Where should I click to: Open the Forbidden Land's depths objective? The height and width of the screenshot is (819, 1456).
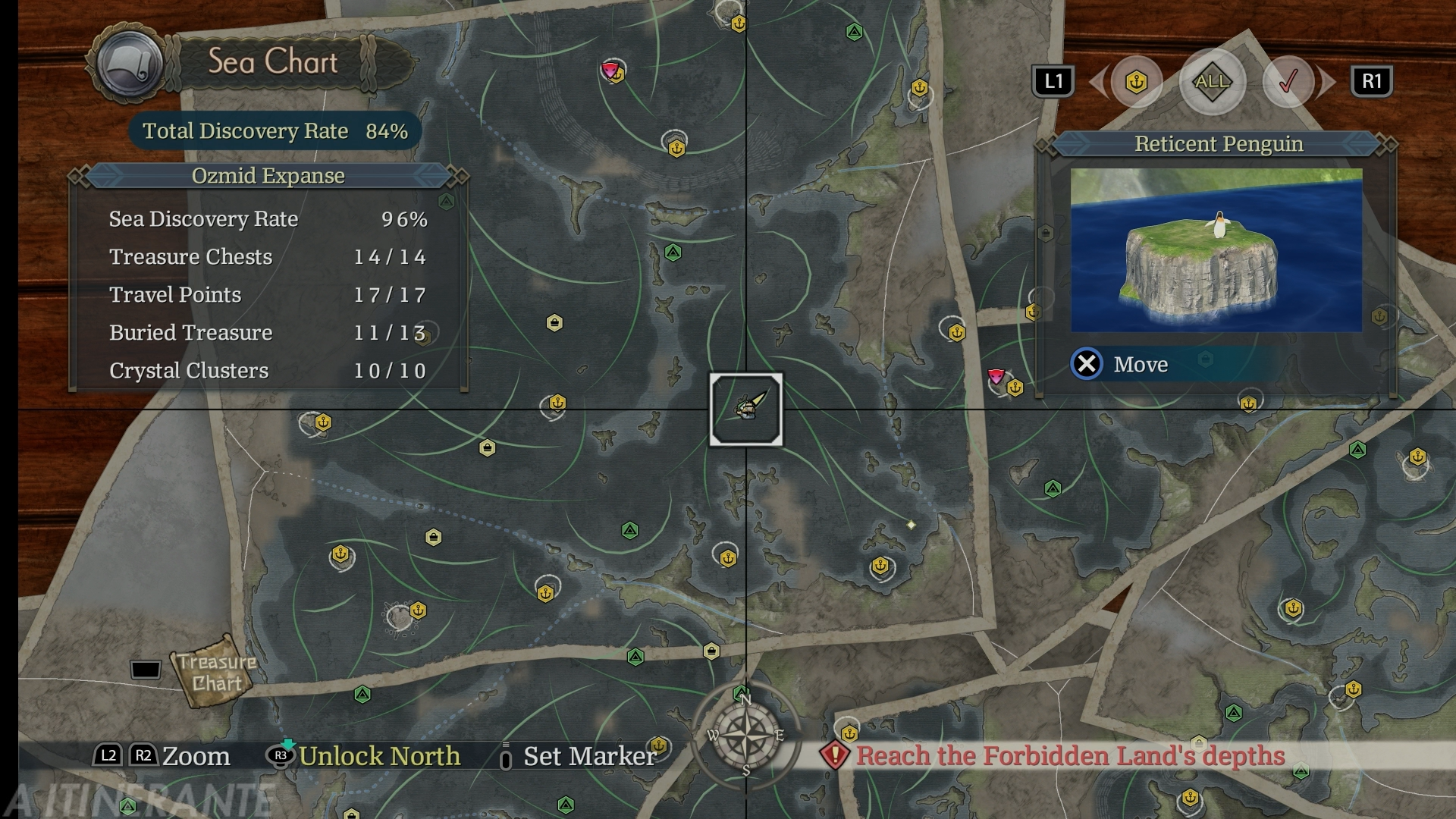[1069, 755]
